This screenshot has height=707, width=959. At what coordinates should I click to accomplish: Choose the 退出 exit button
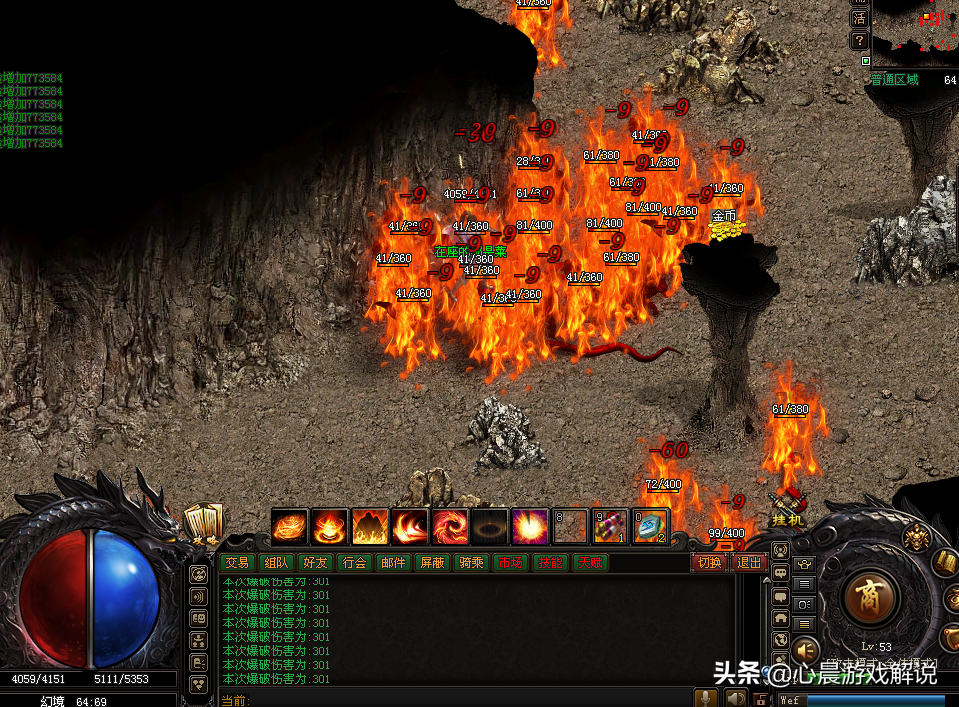click(x=748, y=563)
